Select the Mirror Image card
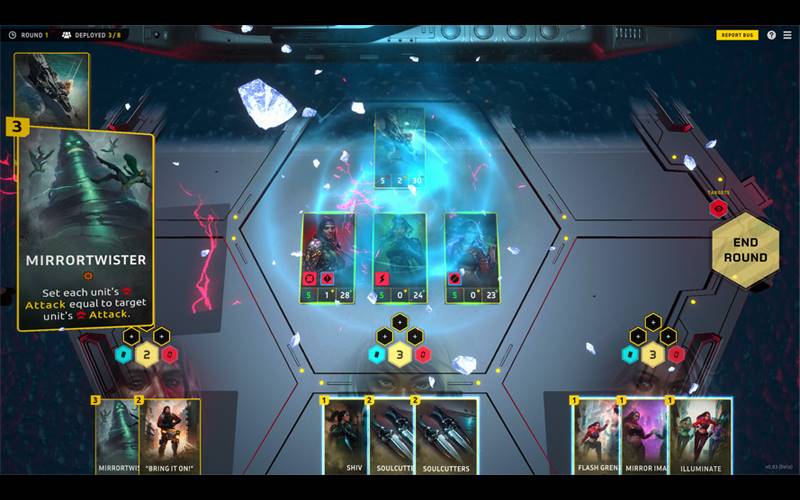Screen dimensions: 800x500 click(x=645, y=436)
